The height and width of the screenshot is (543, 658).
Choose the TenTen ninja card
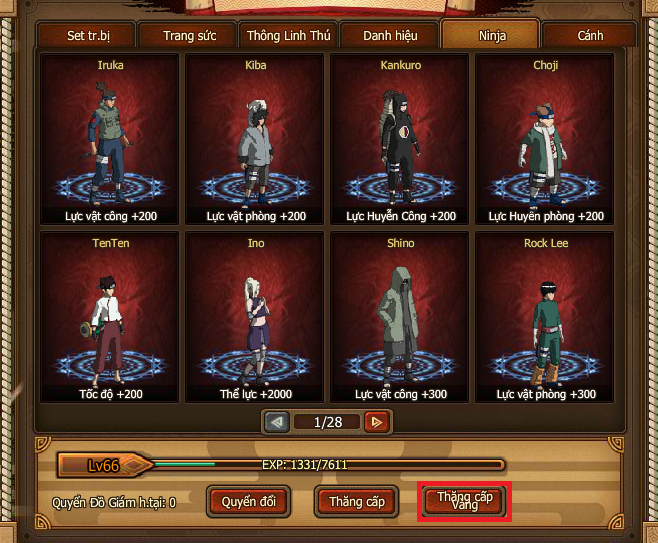pos(110,318)
